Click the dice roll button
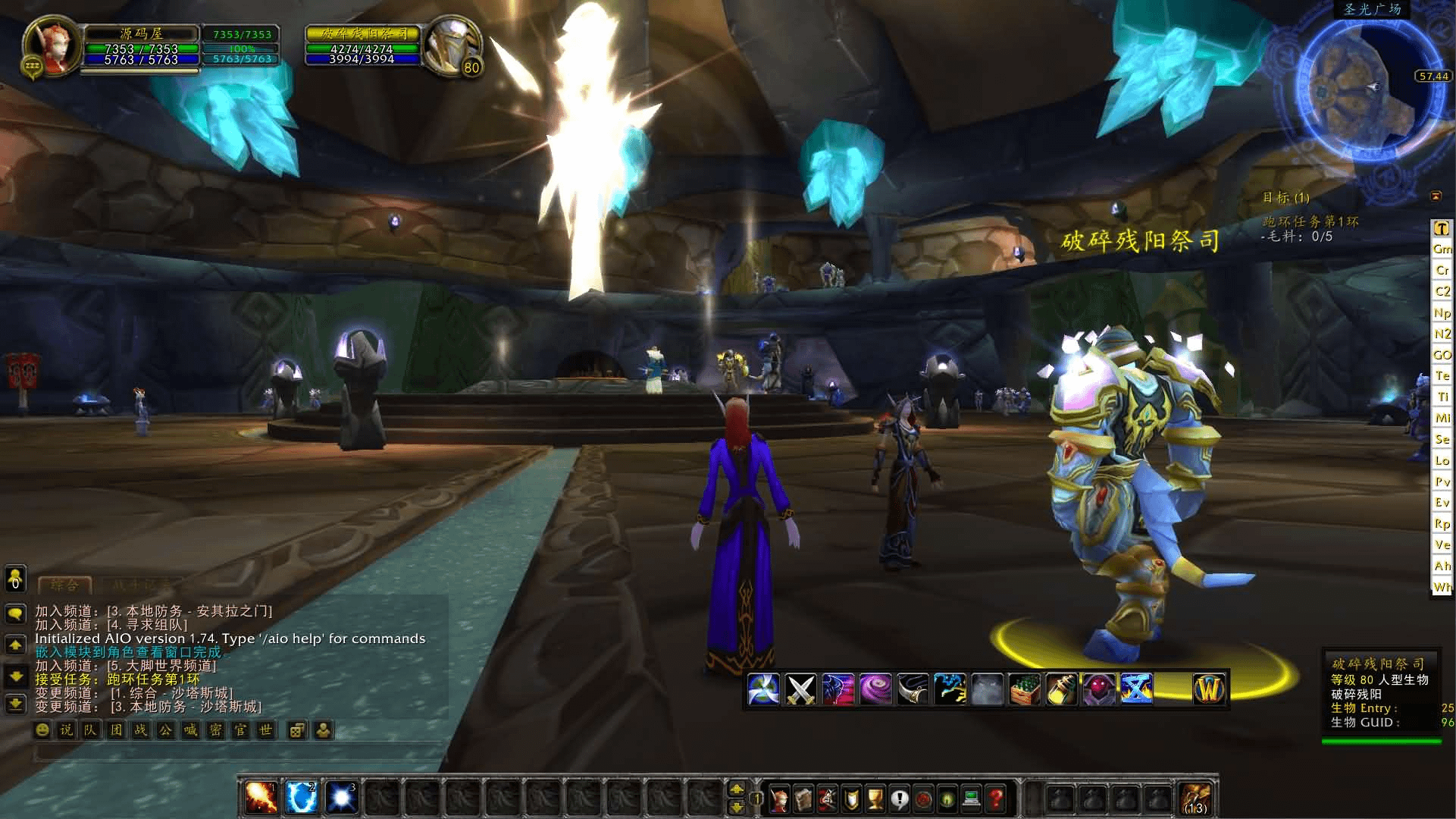The image size is (1456, 819). click(x=297, y=730)
